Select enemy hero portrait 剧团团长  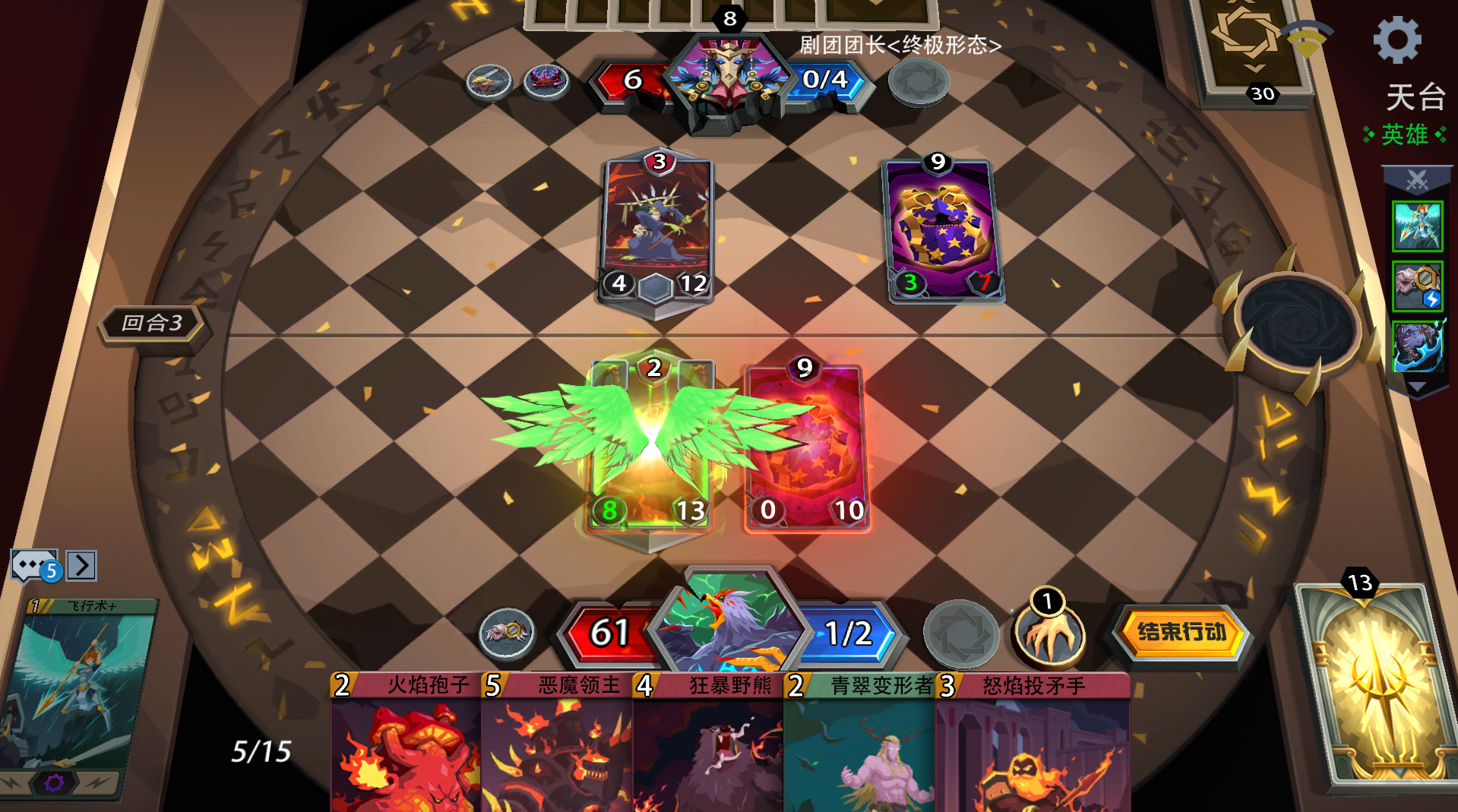pyautogui.click(x=728, y=76)
